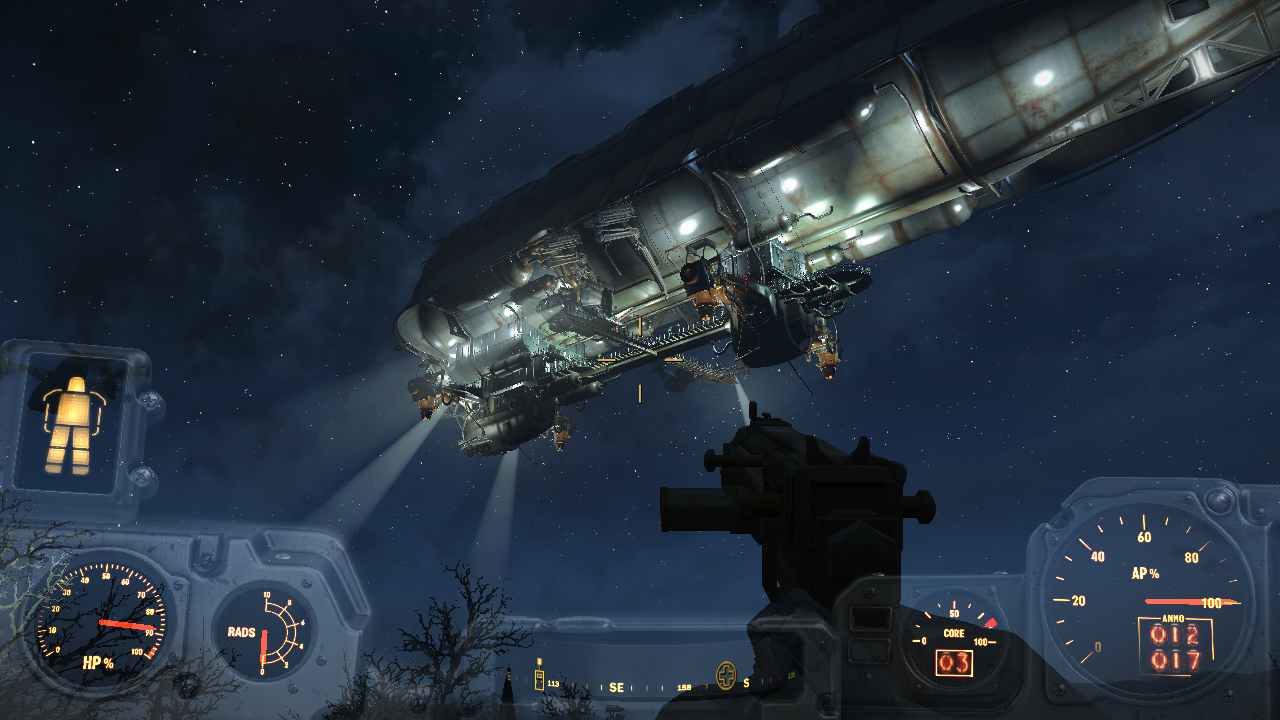Screen dimensions: 1280x720
Task: Select the power armor condition figure icon
Action: (x=68, y=425)
